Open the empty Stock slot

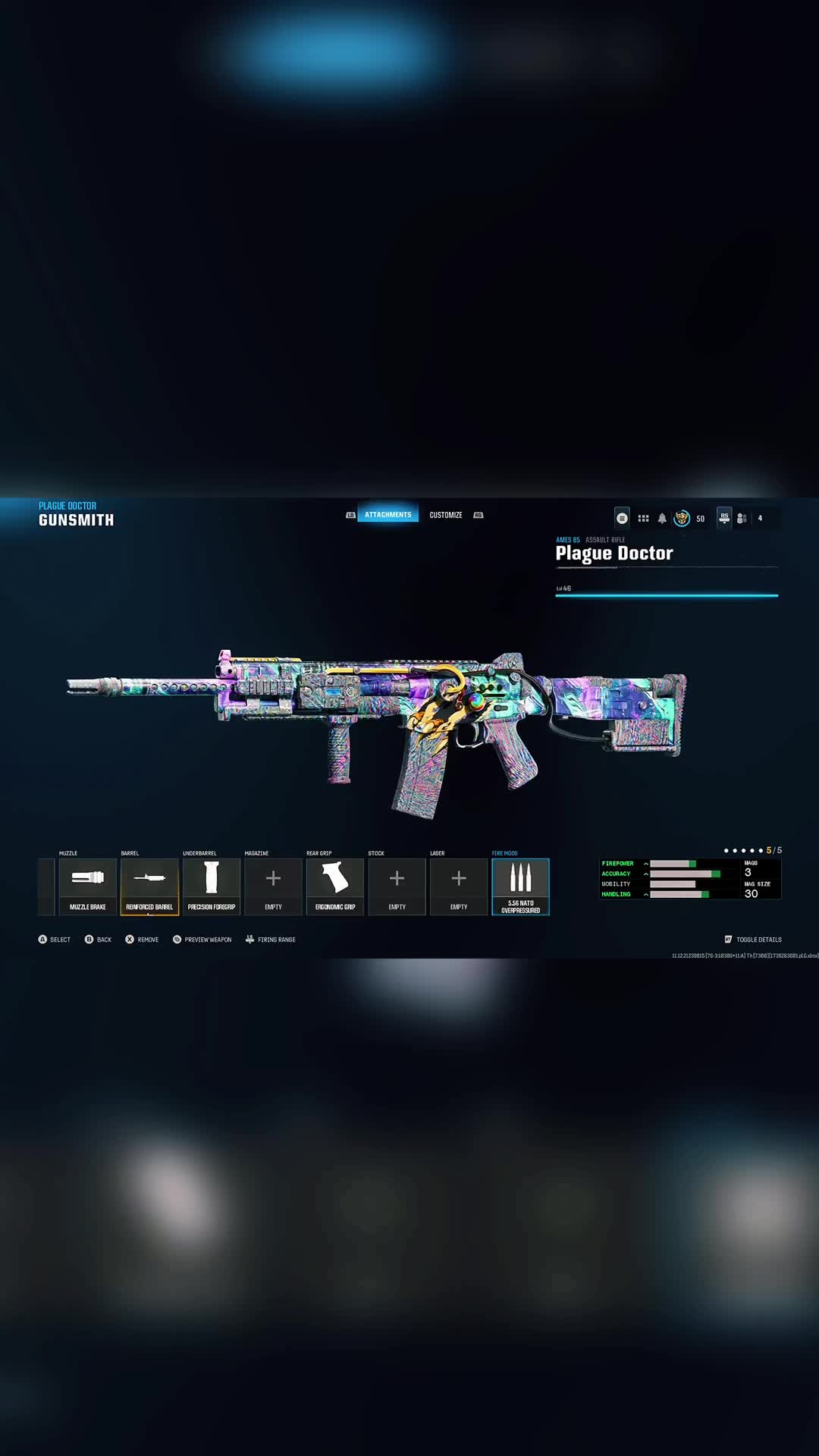tap(397, 886)
